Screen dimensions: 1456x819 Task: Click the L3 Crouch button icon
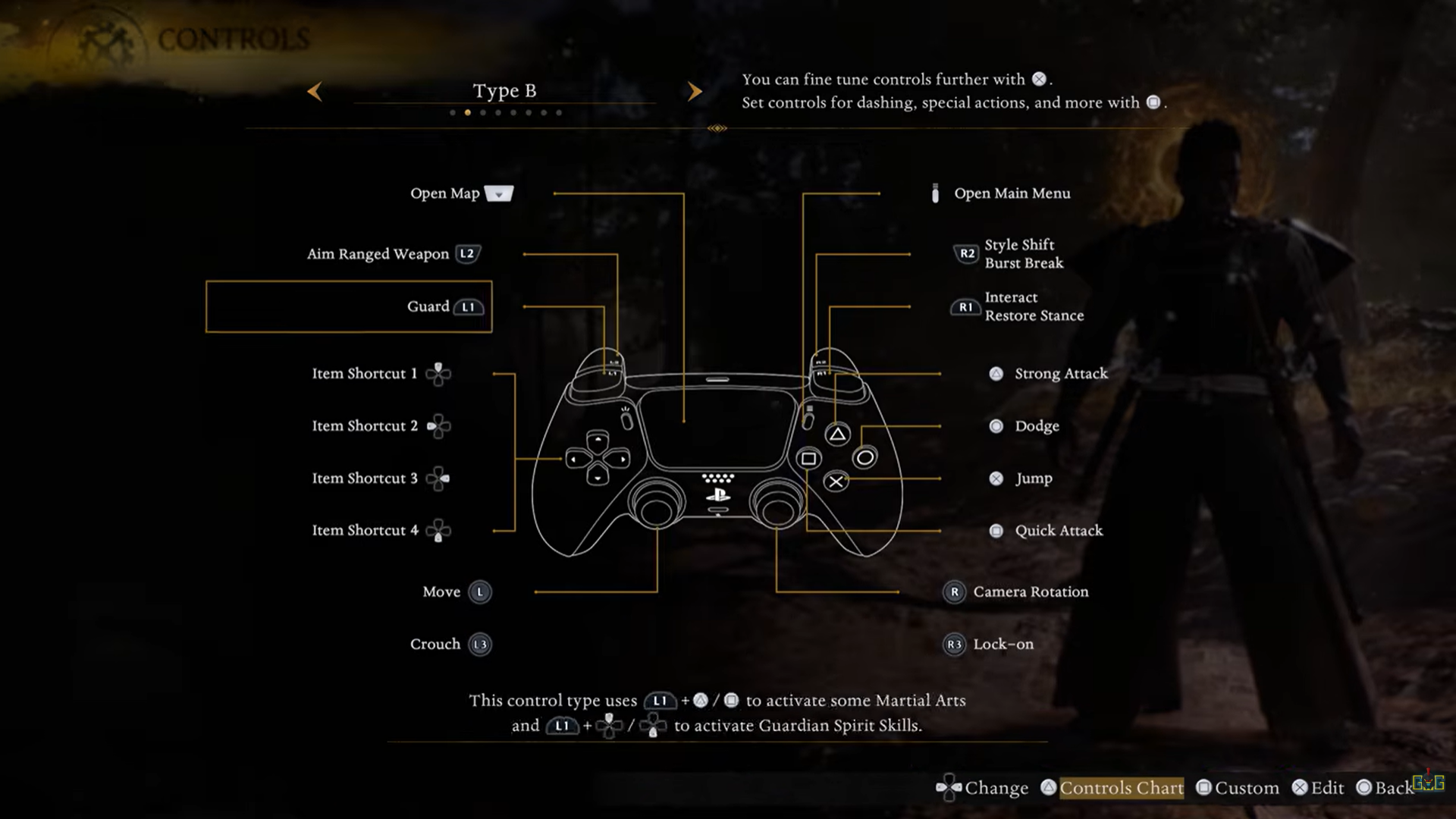pos(480,644)
